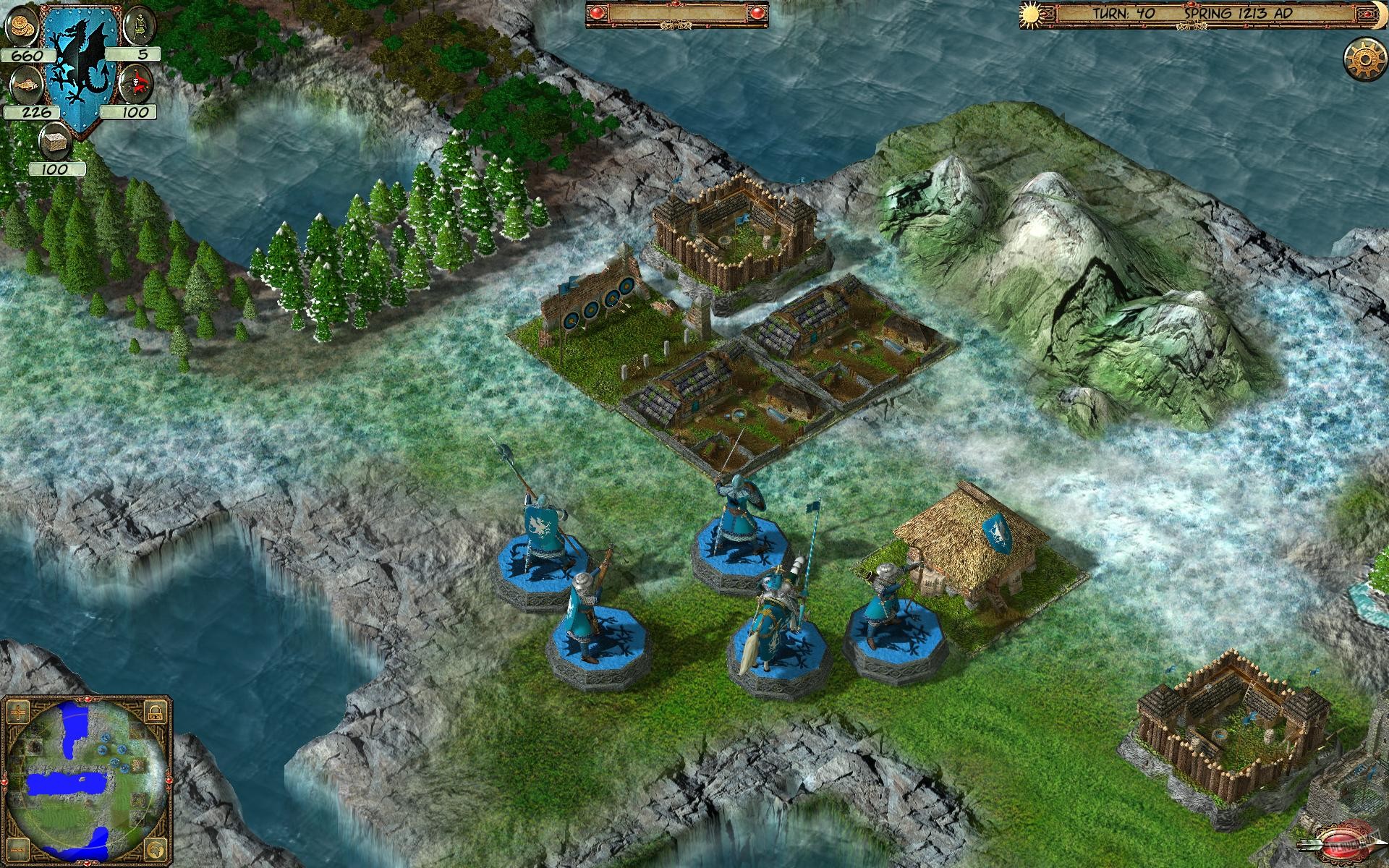Open the dragon head menu on the minimap
This screenshot has height=868, width=1389.
click(x=154, y=849)
